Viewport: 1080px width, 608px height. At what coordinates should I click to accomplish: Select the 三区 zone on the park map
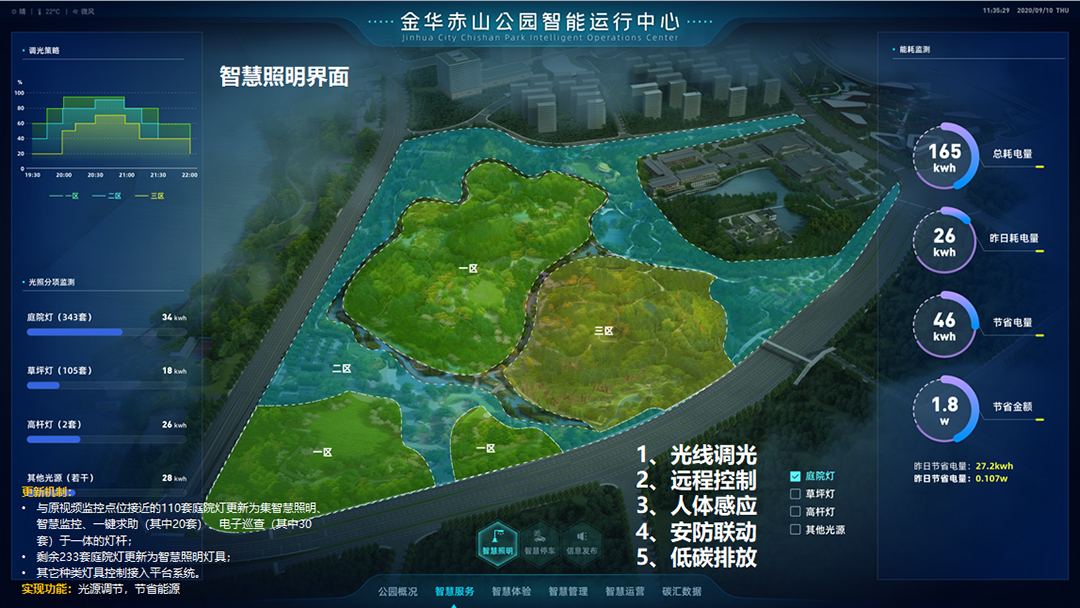click(603, 330)
